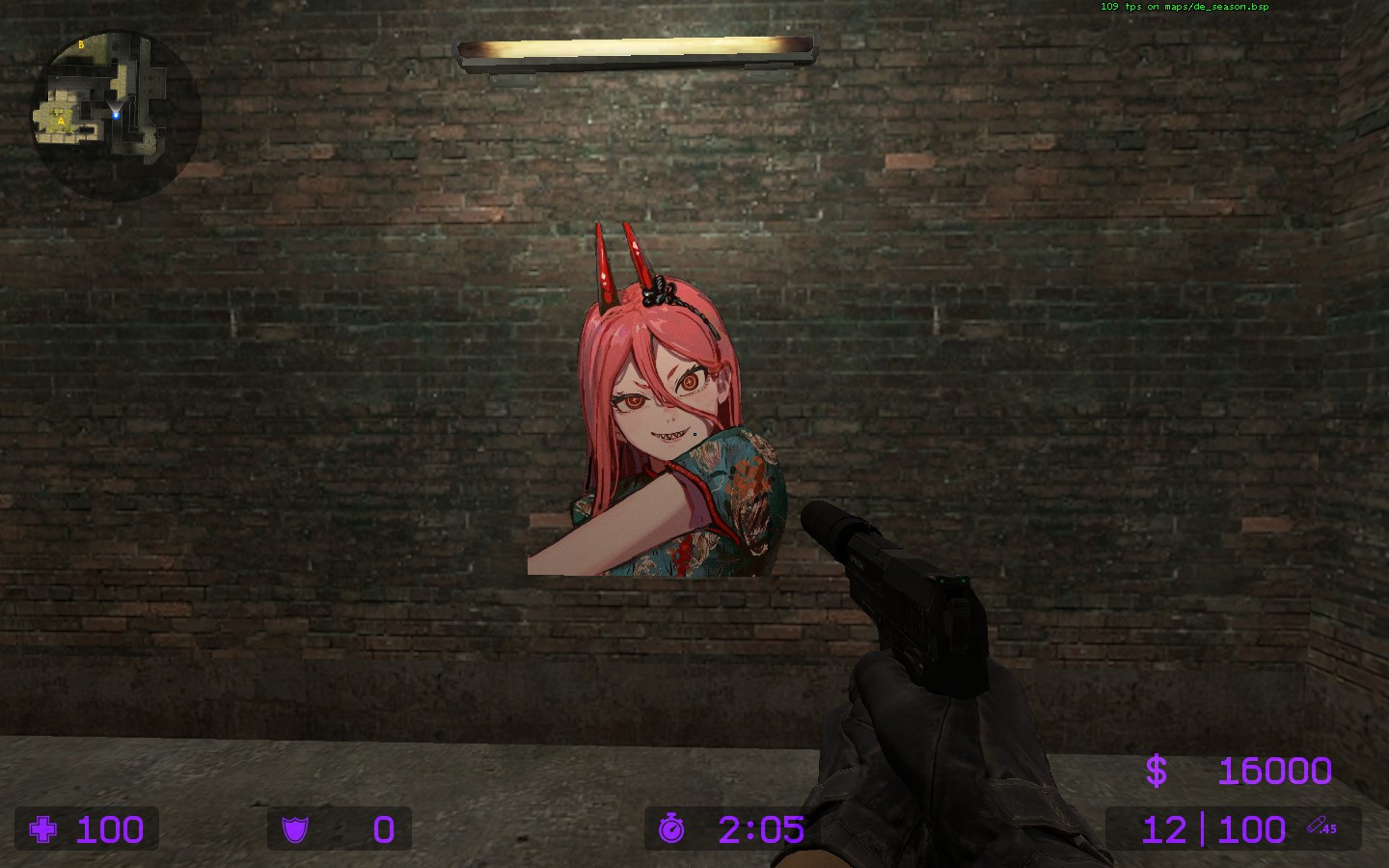Click the 109 tps status label
This screenshot has height=868, width=1389.
coord(1114,7)
